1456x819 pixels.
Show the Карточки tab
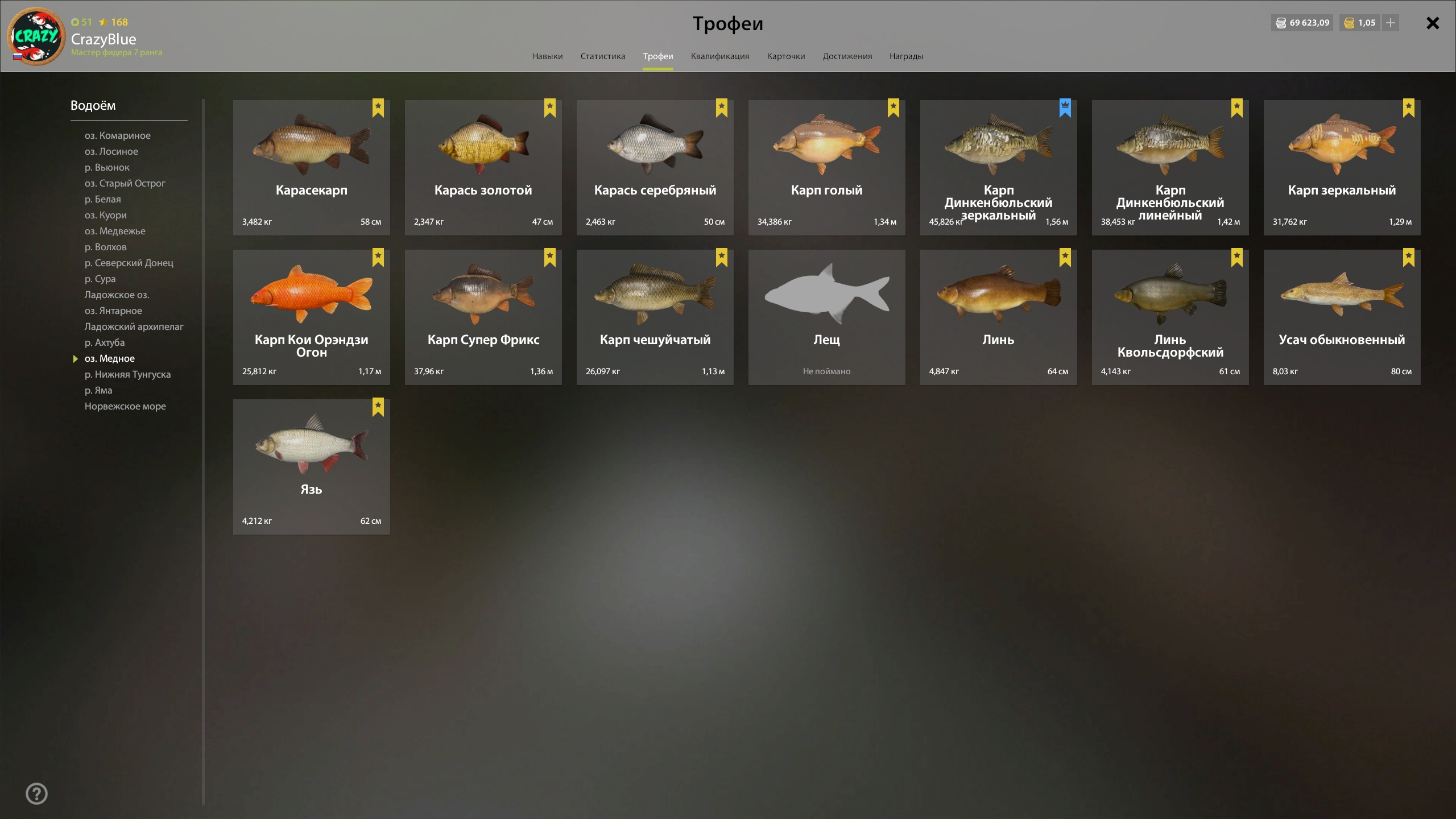tap(785, 56)
